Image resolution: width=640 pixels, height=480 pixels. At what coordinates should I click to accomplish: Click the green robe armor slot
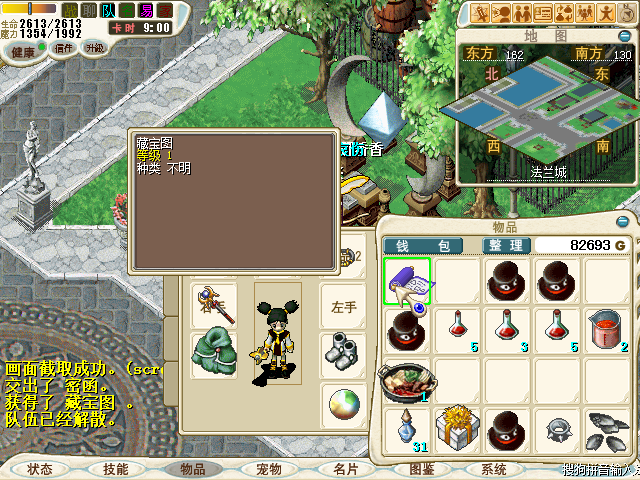coord(213,354)
